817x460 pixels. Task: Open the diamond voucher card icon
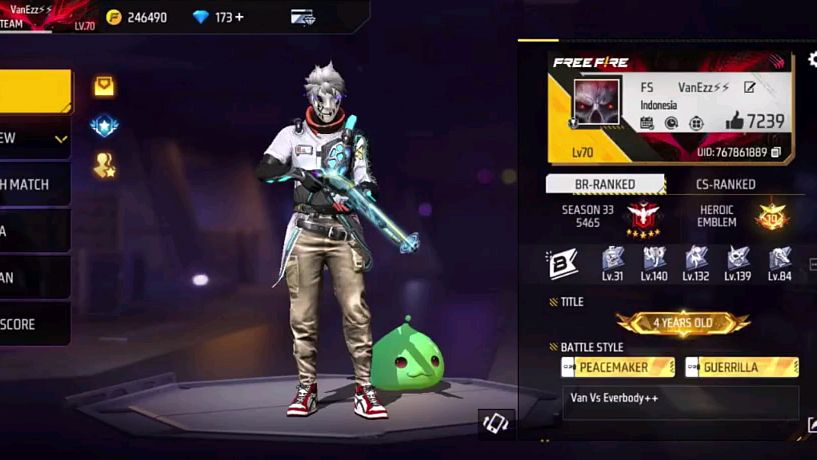(x=302, y=17)
